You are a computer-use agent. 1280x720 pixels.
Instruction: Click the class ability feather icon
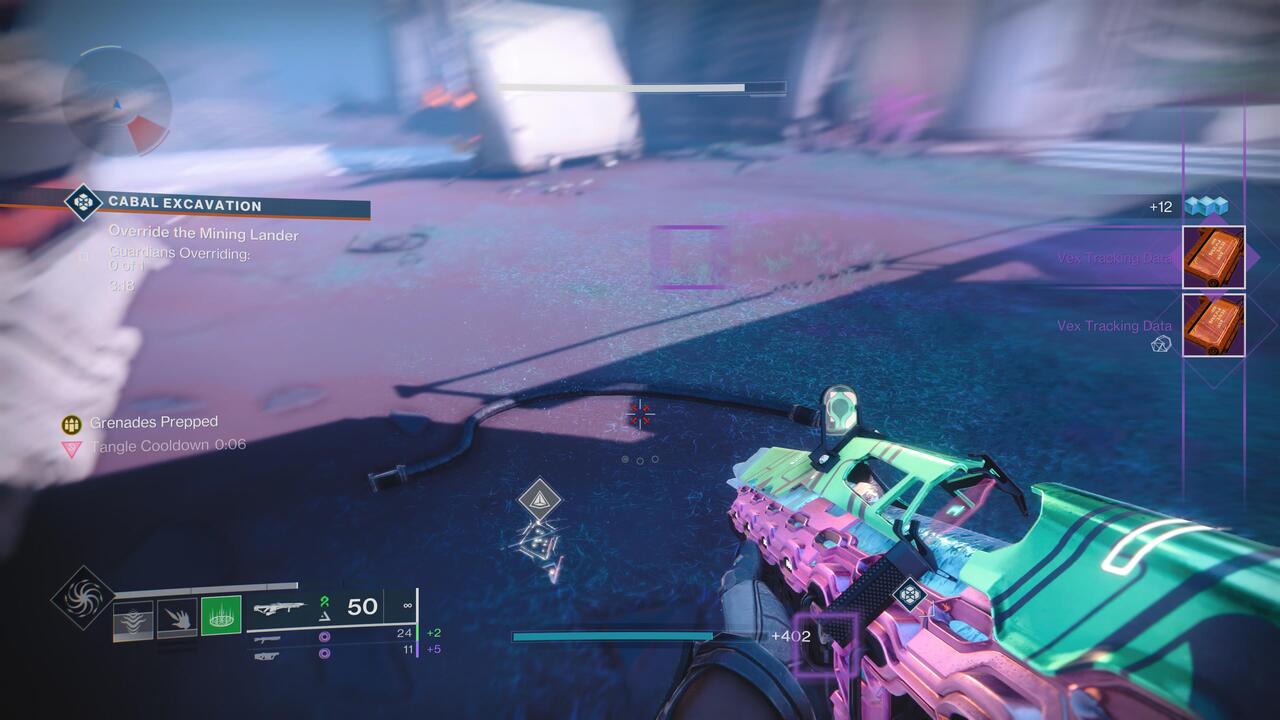point(133,618)
